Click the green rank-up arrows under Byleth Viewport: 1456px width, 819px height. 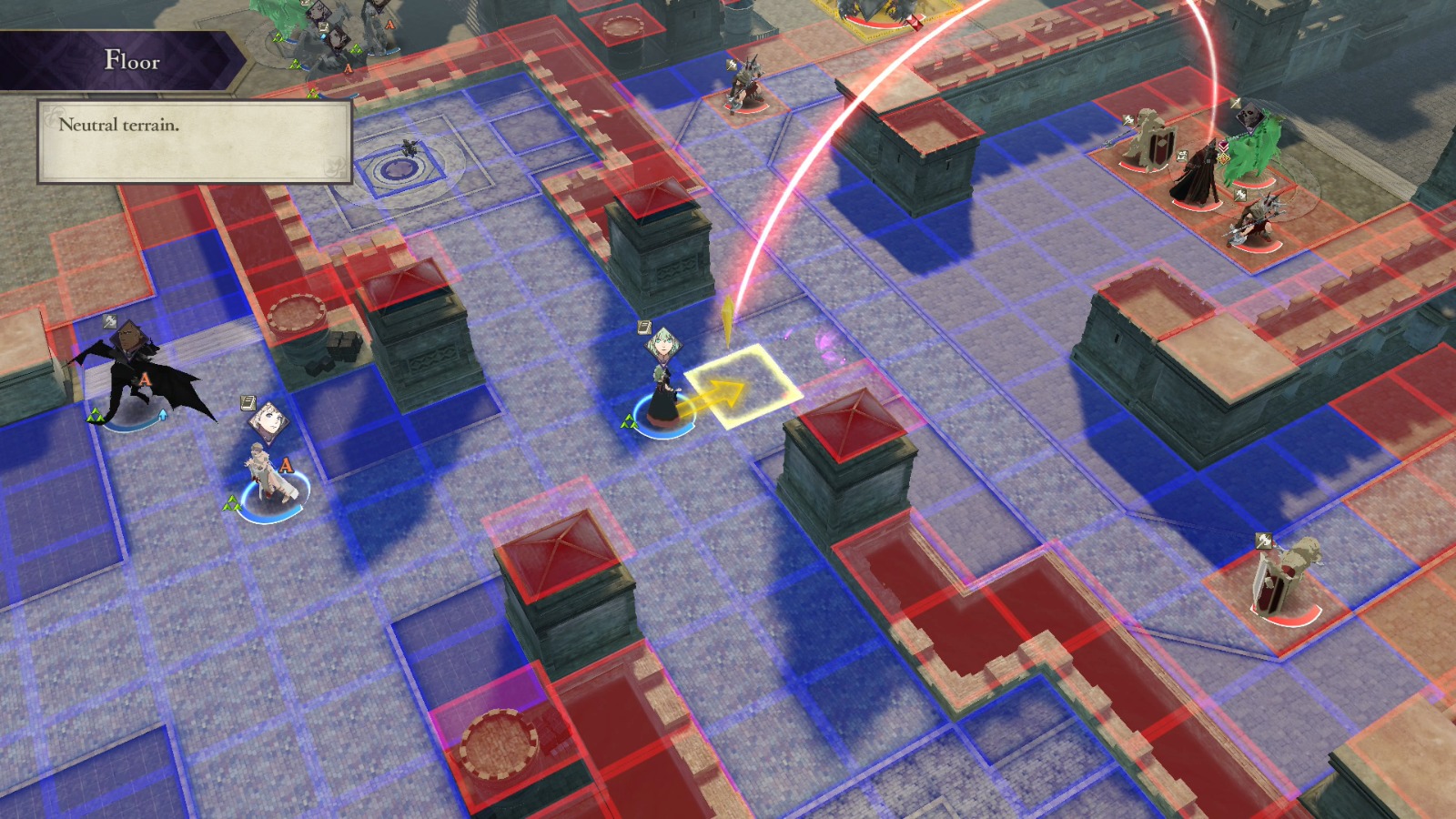630,420
